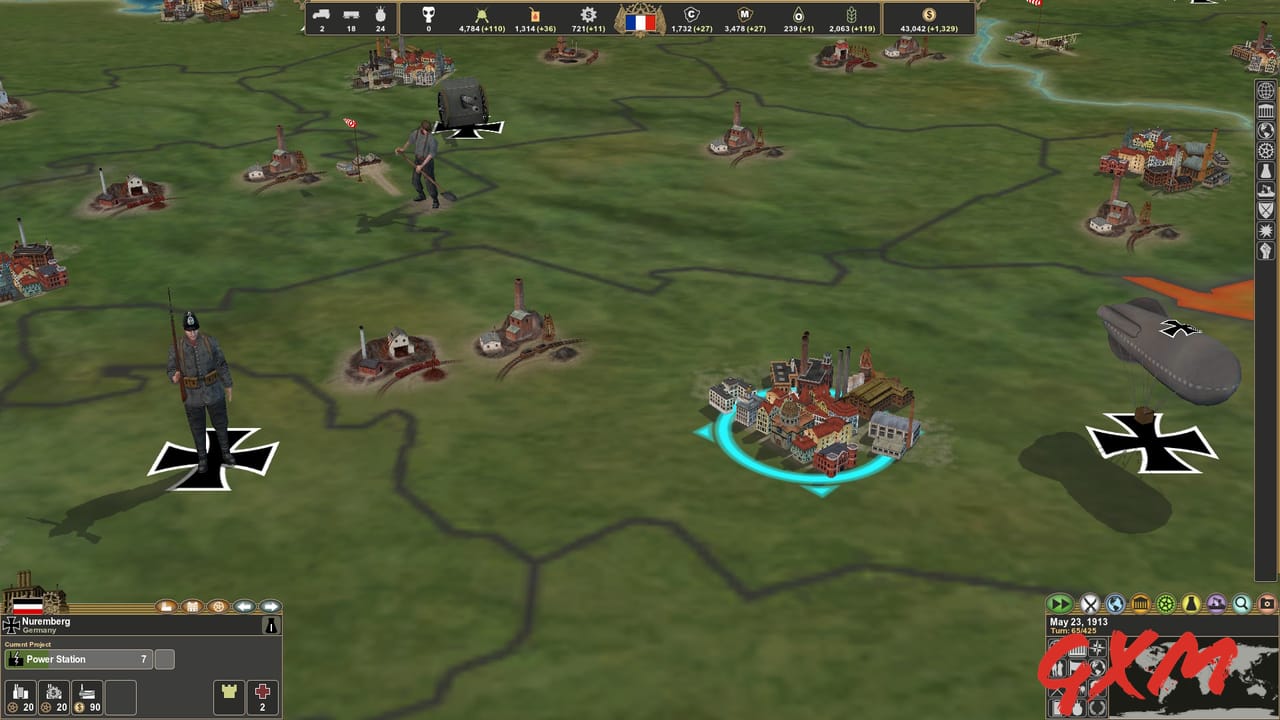
Task: Take a screenshot with the camera icon
Action: coord(1266,603)
